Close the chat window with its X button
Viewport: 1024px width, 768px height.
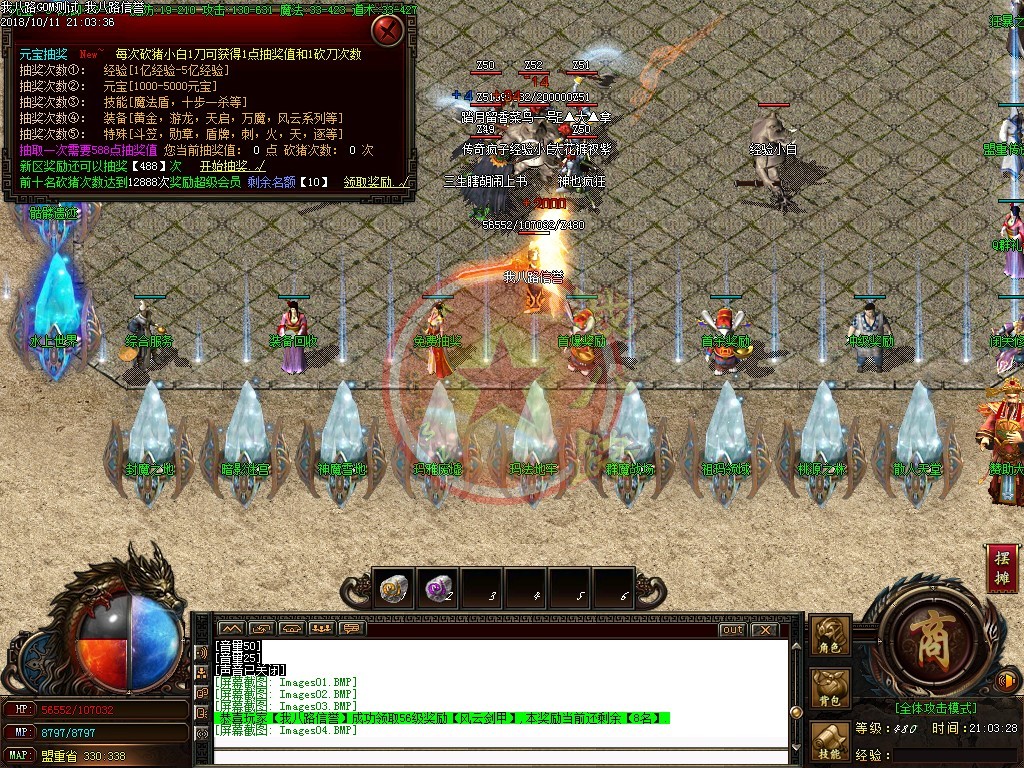[764, 630]
